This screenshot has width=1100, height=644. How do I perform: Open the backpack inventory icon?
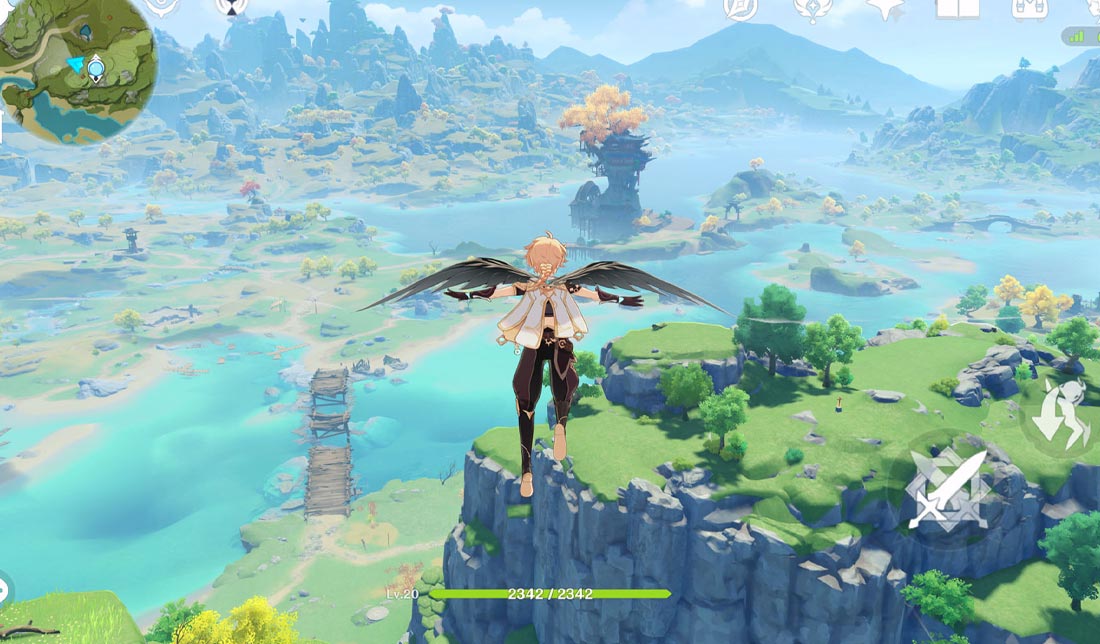1029,7
